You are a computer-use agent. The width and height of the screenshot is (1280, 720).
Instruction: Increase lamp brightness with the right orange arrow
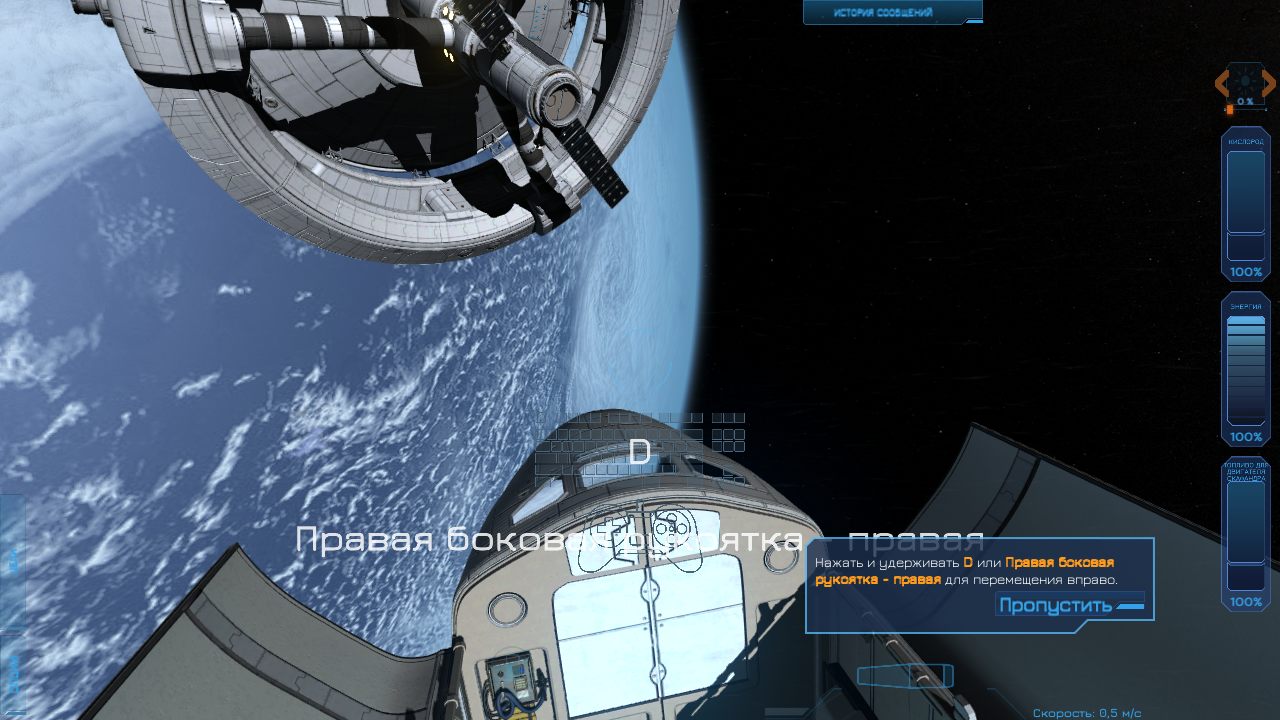1270,83
